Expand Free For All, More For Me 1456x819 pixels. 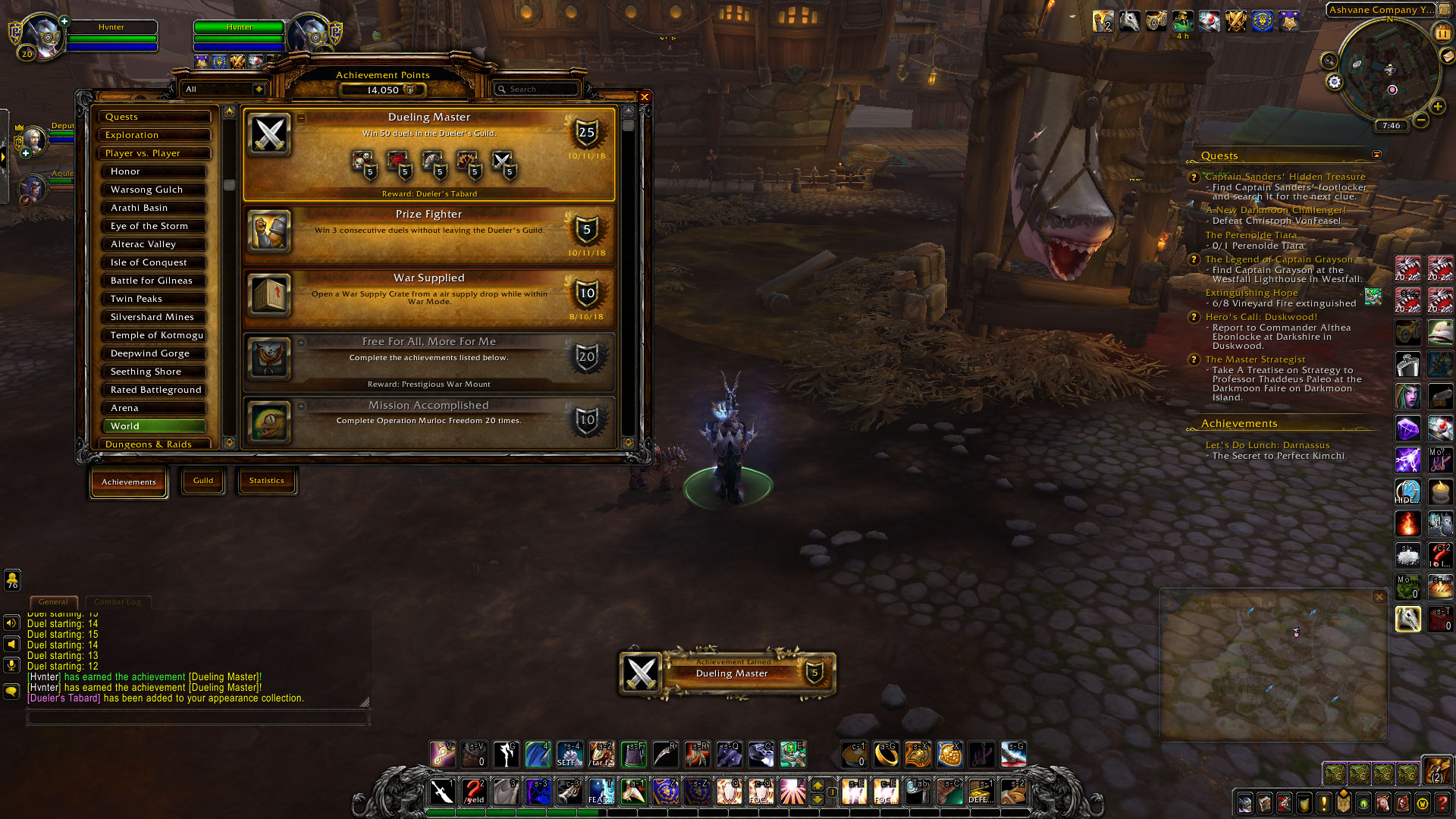(428, 359)
